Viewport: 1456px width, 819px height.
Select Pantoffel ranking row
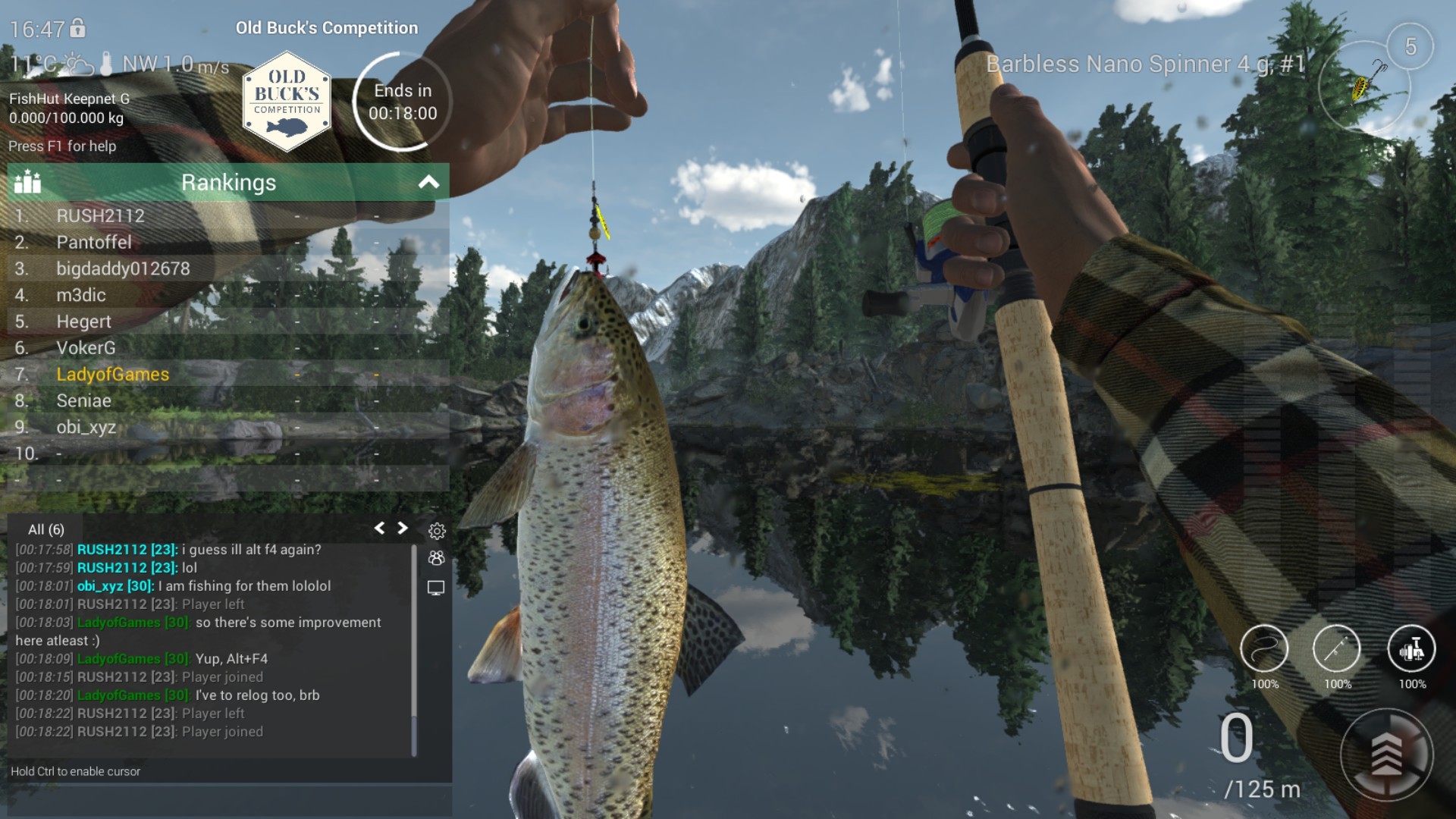point(94,243)
